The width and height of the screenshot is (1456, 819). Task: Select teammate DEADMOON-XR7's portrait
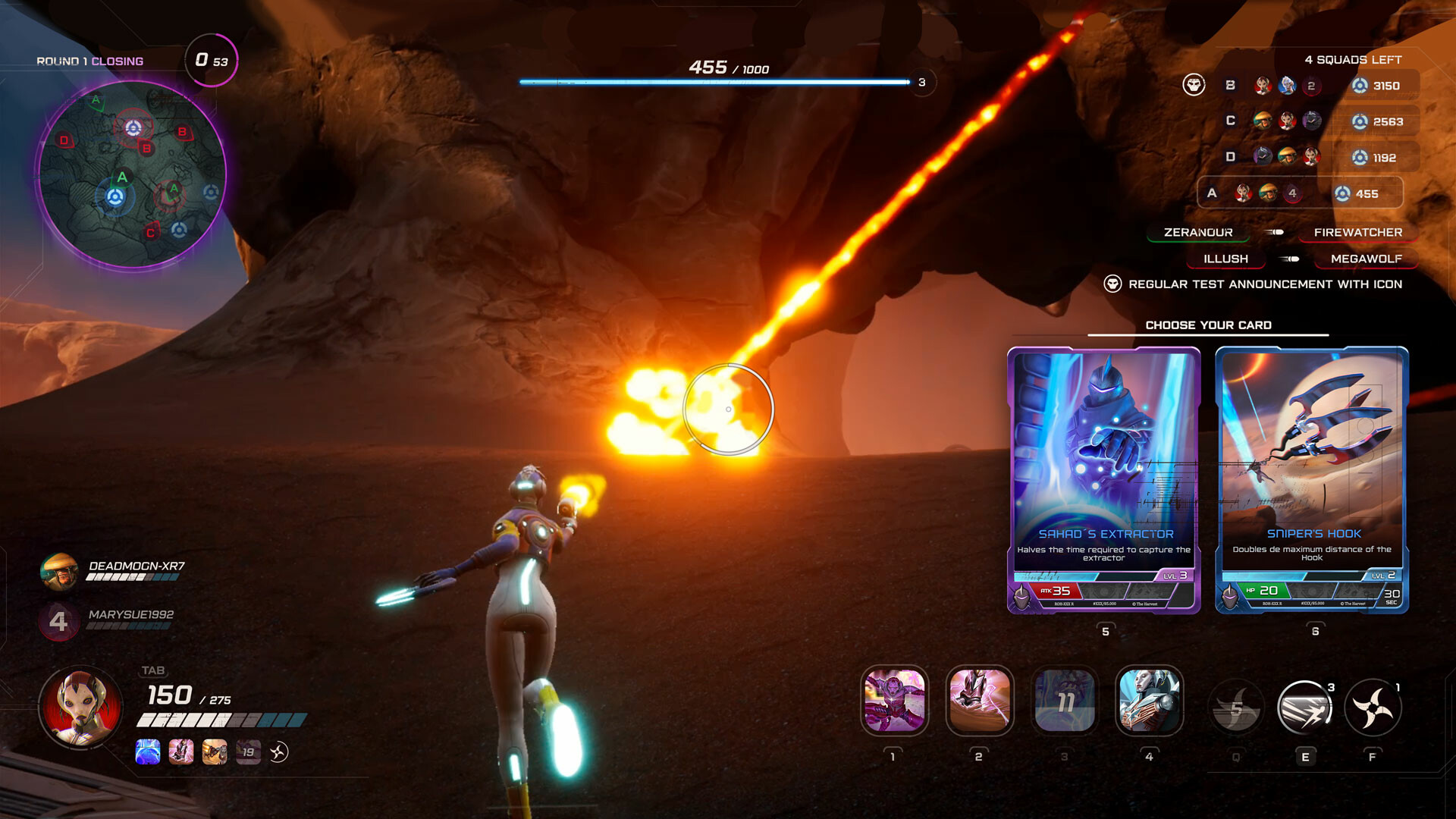pyautogui.click(x=58, y=572)
